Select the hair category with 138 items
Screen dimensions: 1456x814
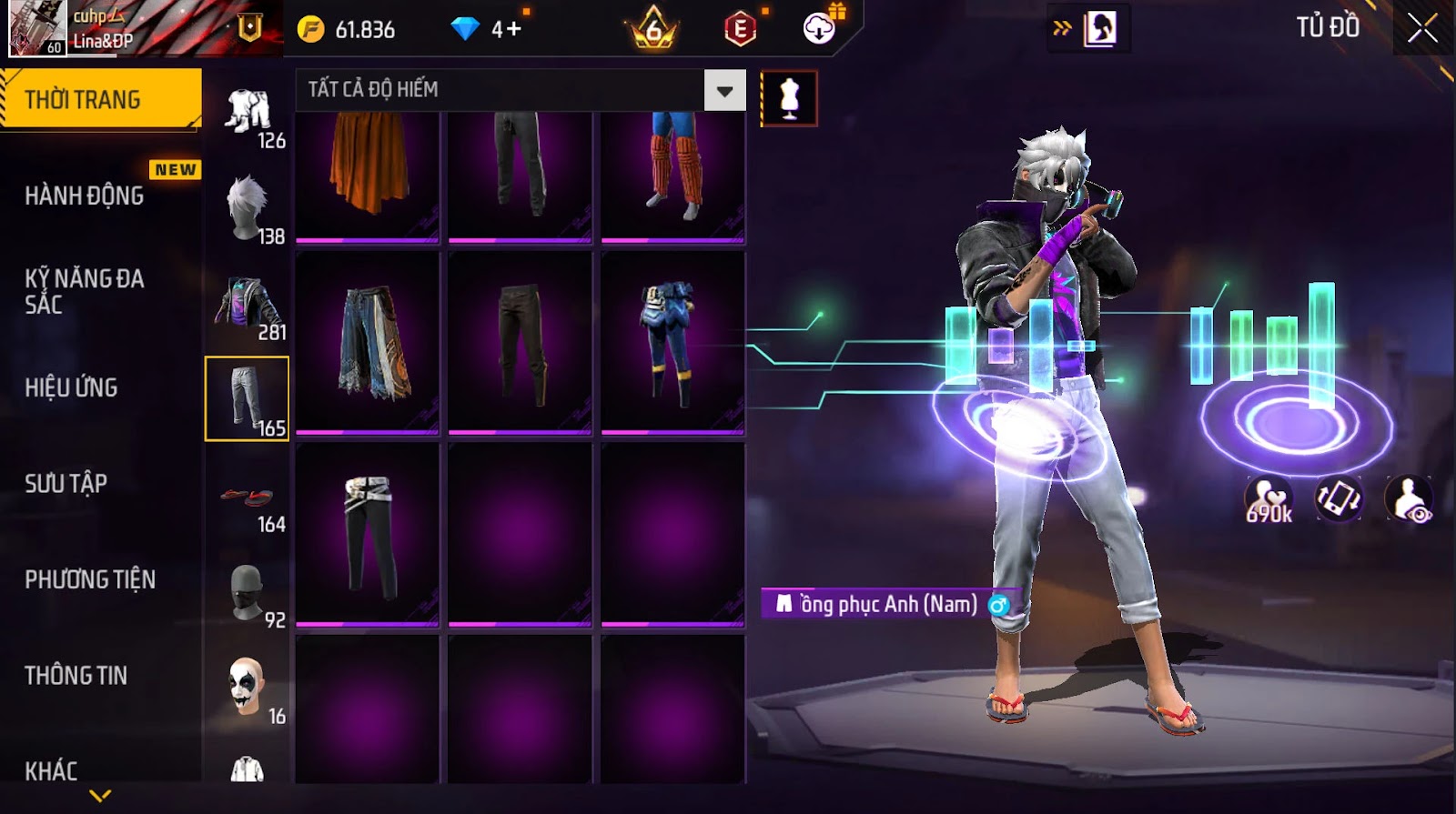point(248,211)
